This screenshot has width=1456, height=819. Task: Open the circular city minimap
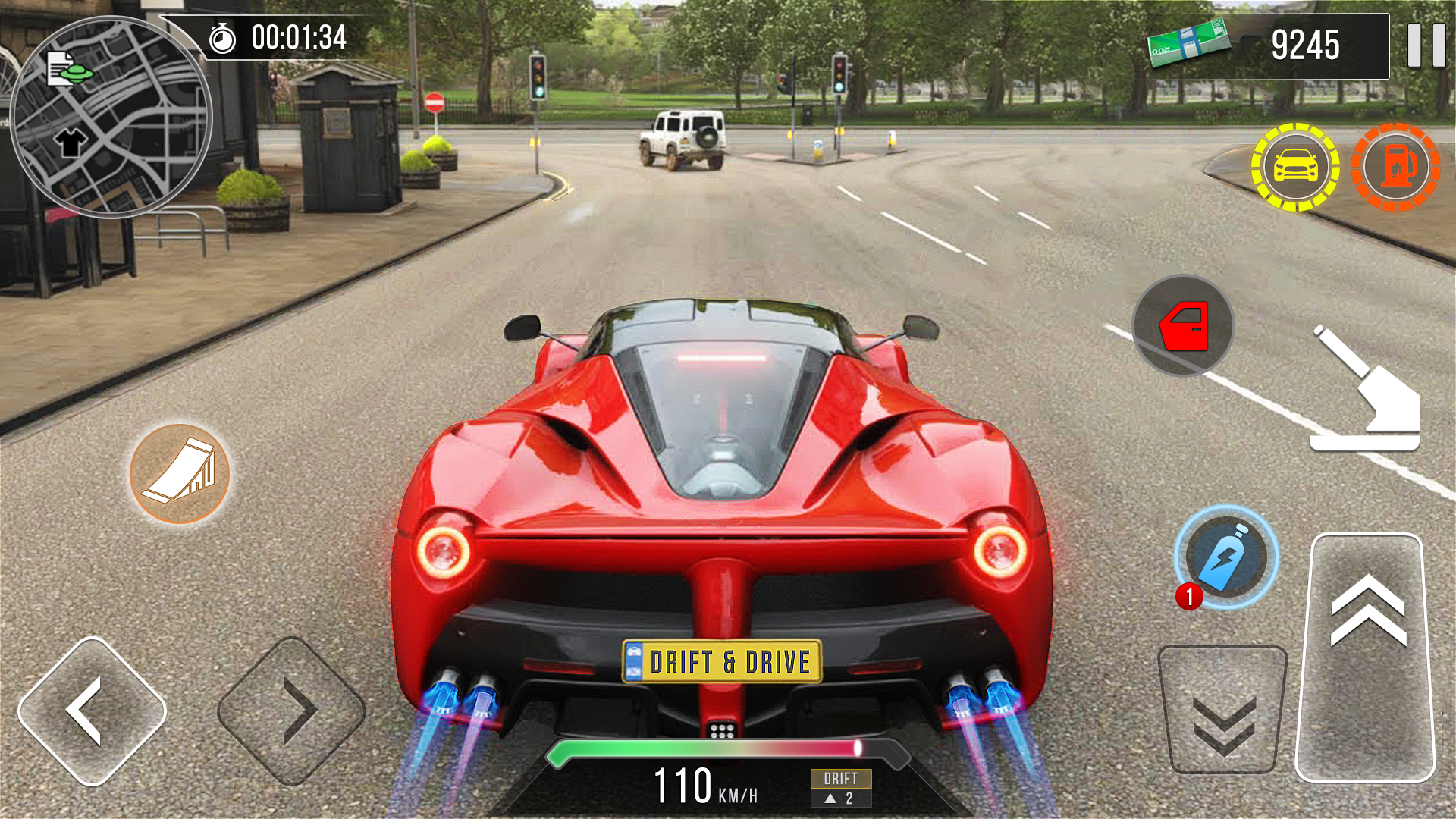pos(111,118)
